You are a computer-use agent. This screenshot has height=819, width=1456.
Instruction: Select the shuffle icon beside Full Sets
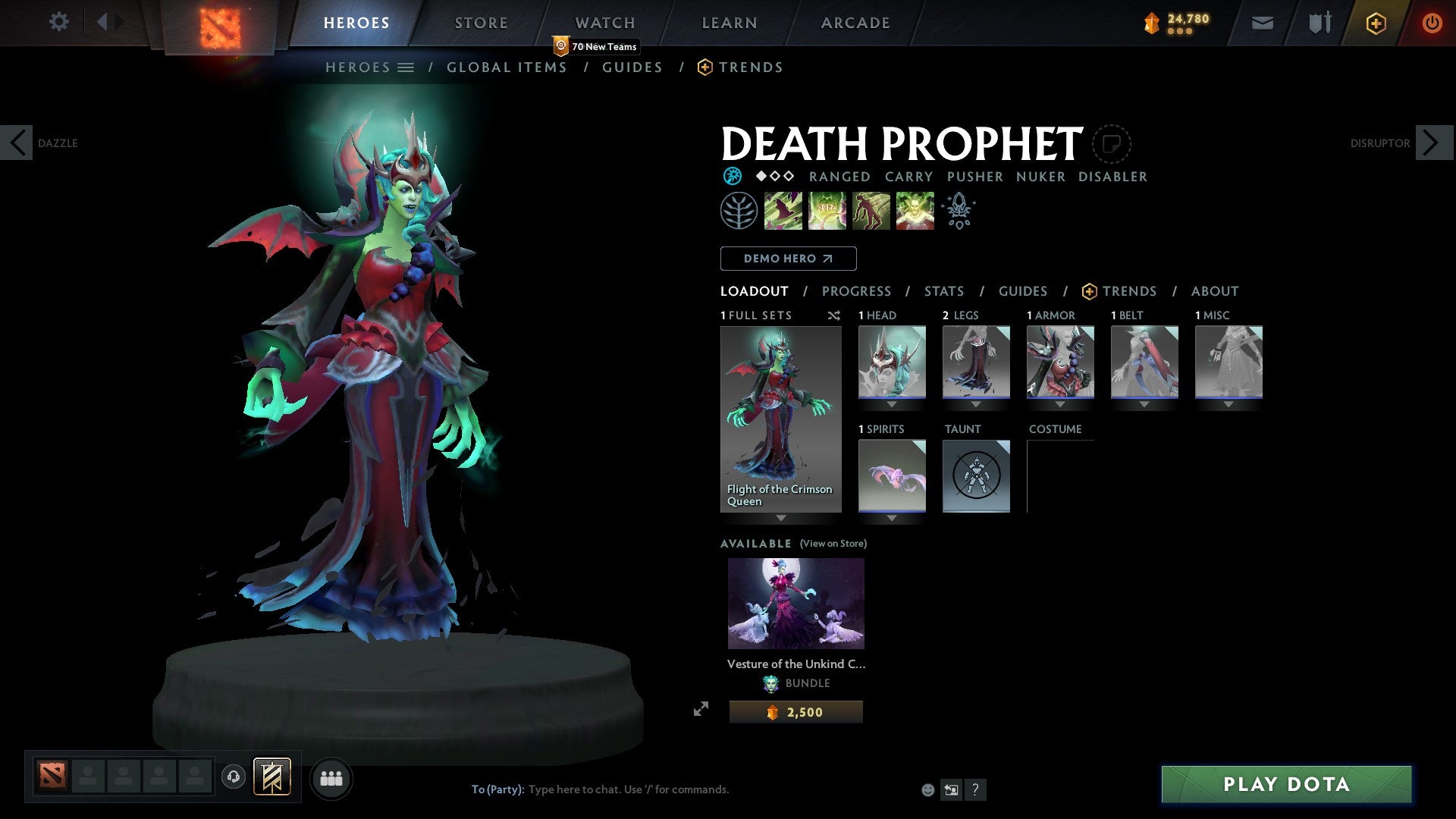[x=833, y=315]
